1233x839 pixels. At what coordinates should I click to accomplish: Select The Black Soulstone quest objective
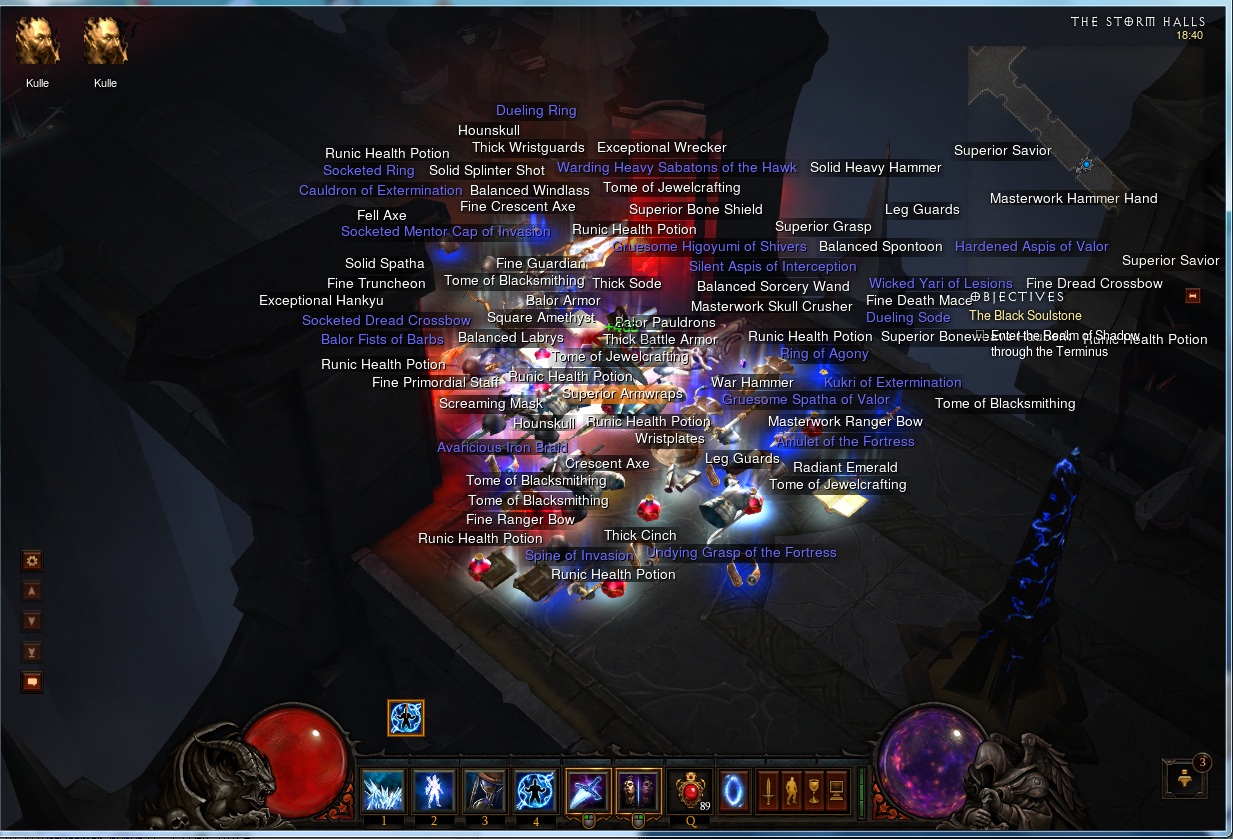coord(1025,316)
